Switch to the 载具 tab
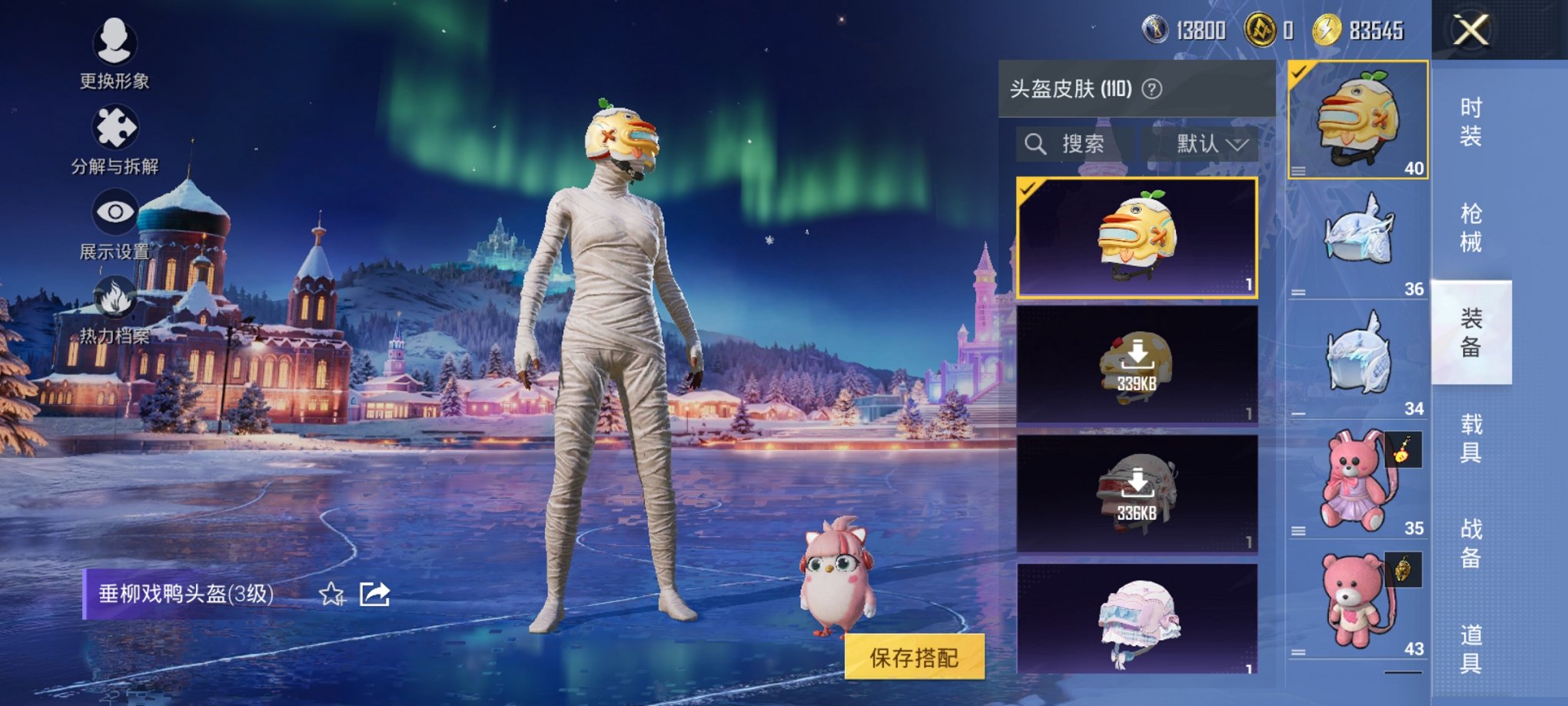This screenshot has height=706, width=1568. coord(1470,438)
